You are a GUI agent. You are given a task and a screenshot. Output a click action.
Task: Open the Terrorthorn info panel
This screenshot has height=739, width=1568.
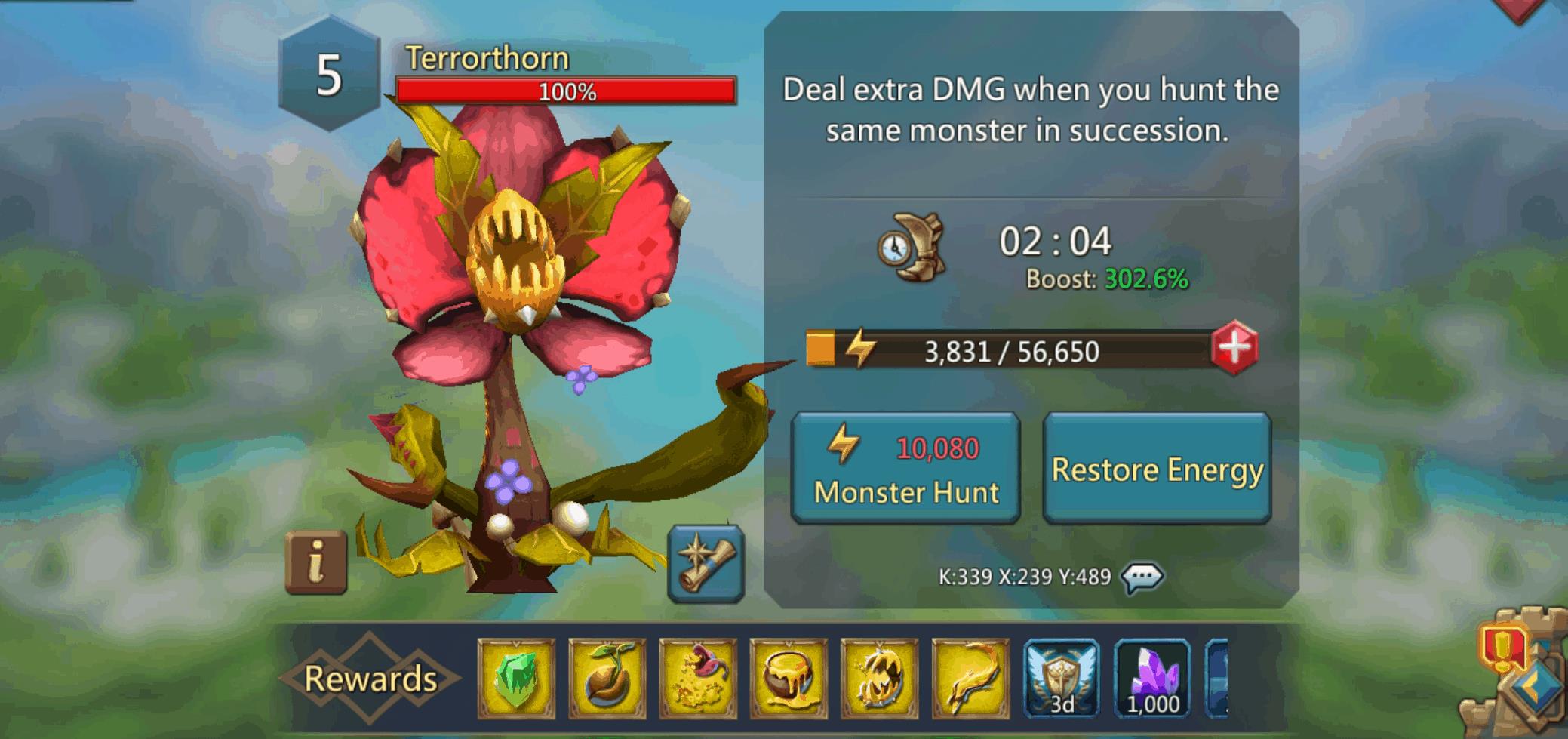(x=316, y=562)
